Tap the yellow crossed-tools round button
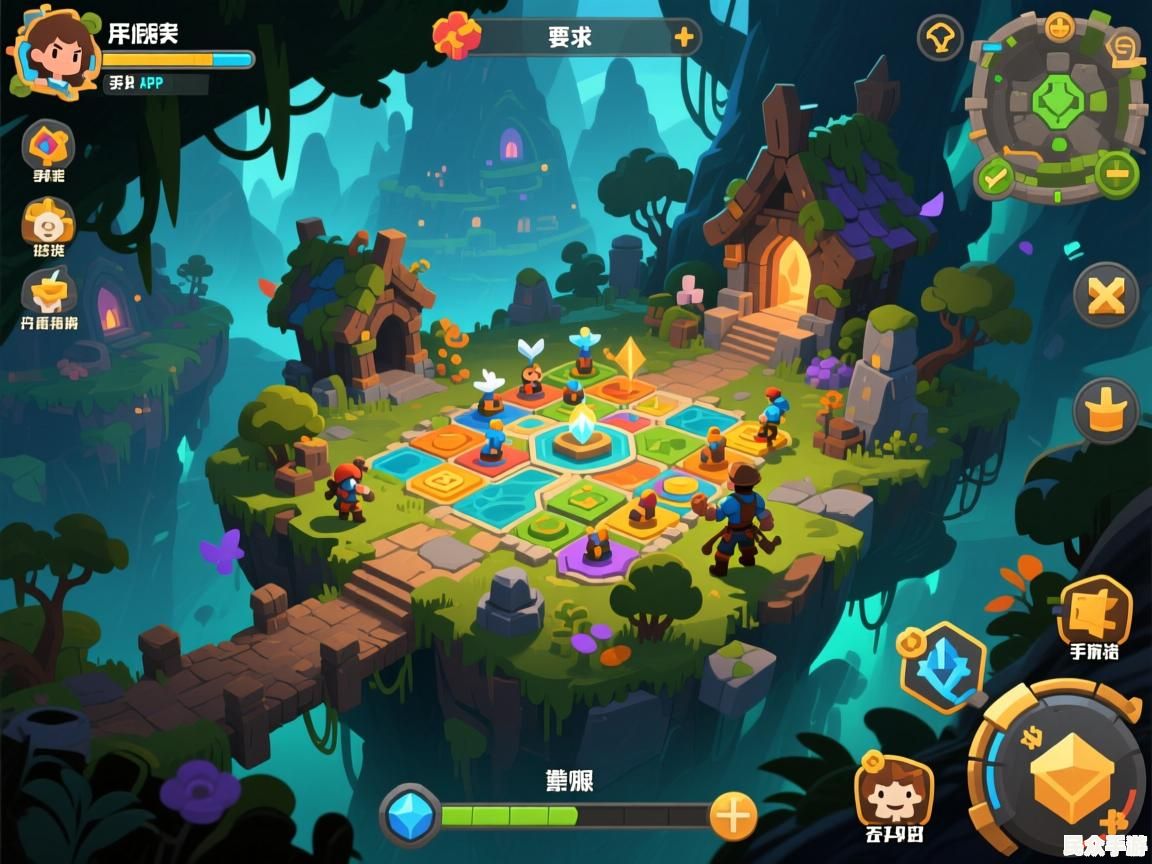Viewport: 1152px width, 864px height. (1106, 296)
